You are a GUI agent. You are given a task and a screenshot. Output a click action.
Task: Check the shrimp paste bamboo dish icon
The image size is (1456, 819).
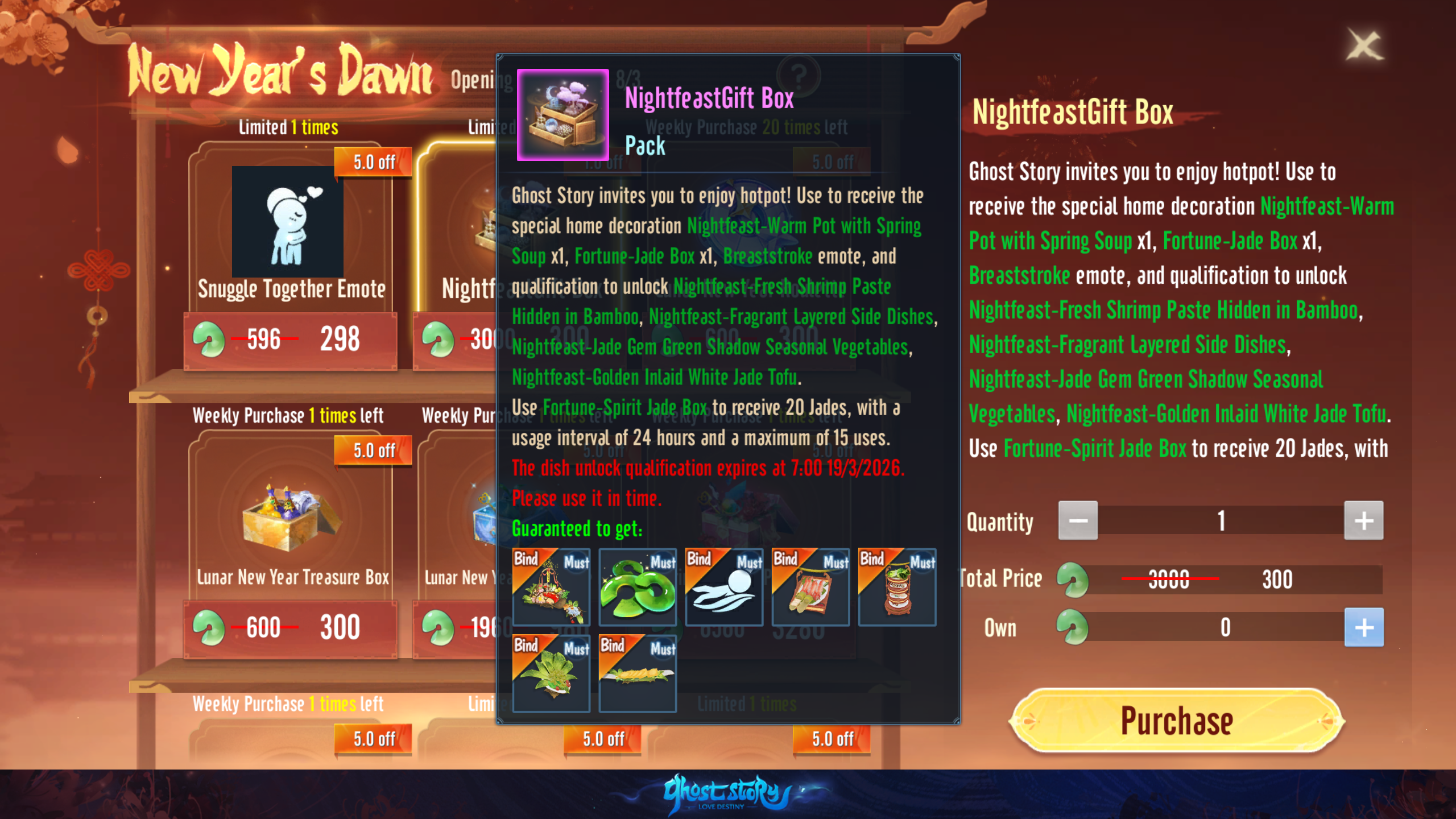pyautogui.click(x=810, y=587)
